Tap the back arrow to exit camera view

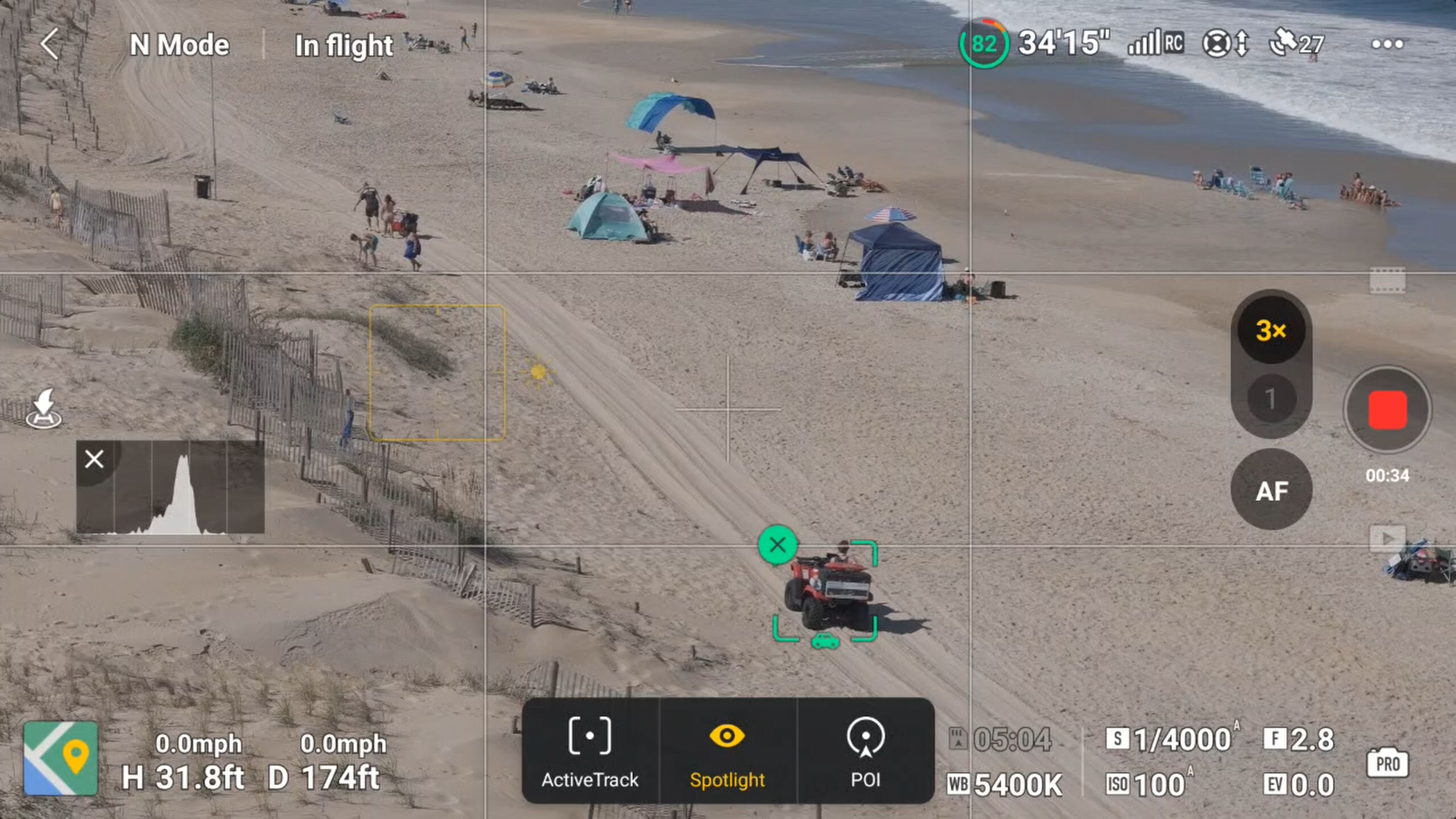[x=50, y=44]
